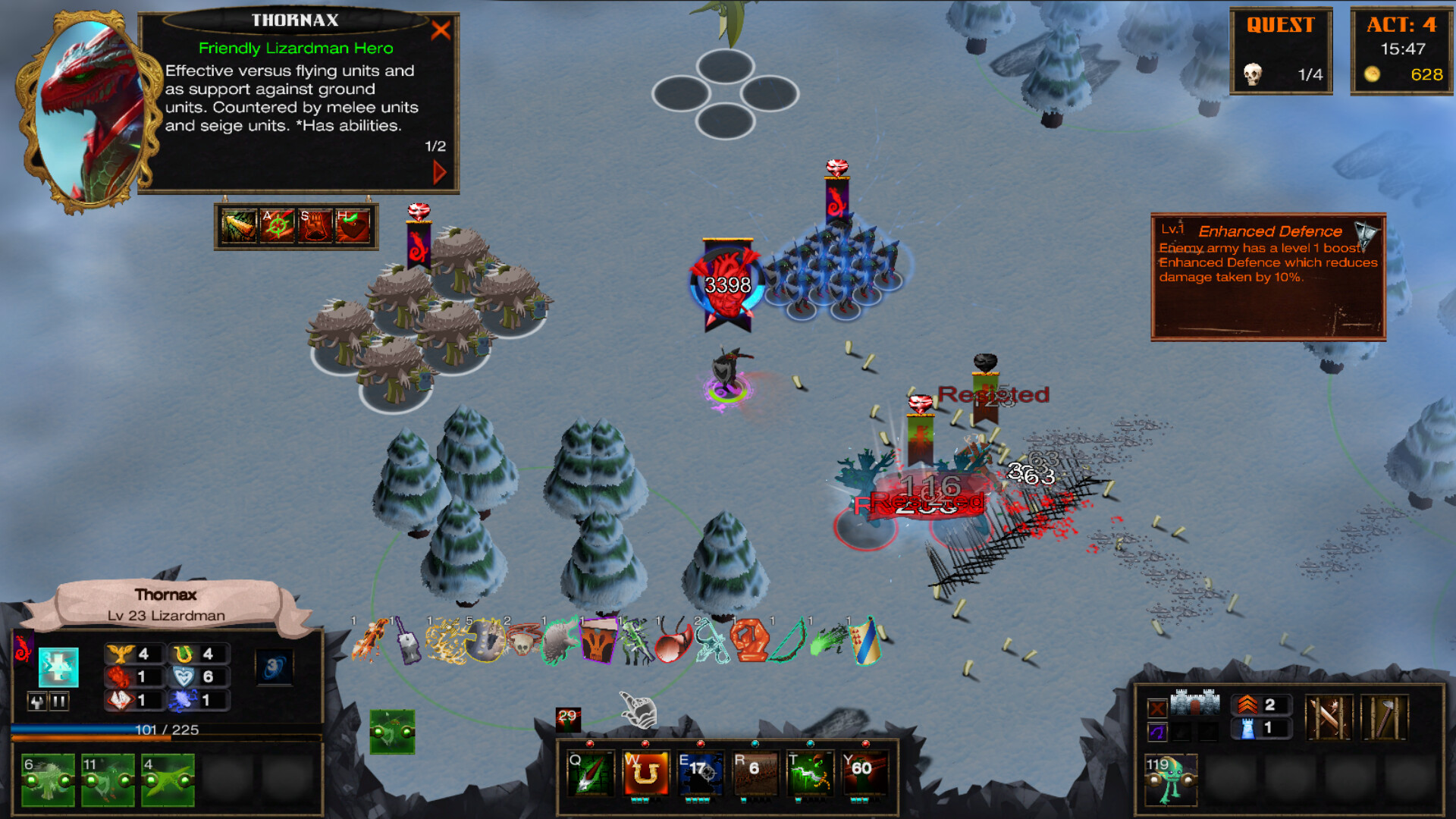Image resolution: width=1456 pixels, height=819 pixels.
Task: Select the cyan healing cross ability
Action: [x=59, y=667]
